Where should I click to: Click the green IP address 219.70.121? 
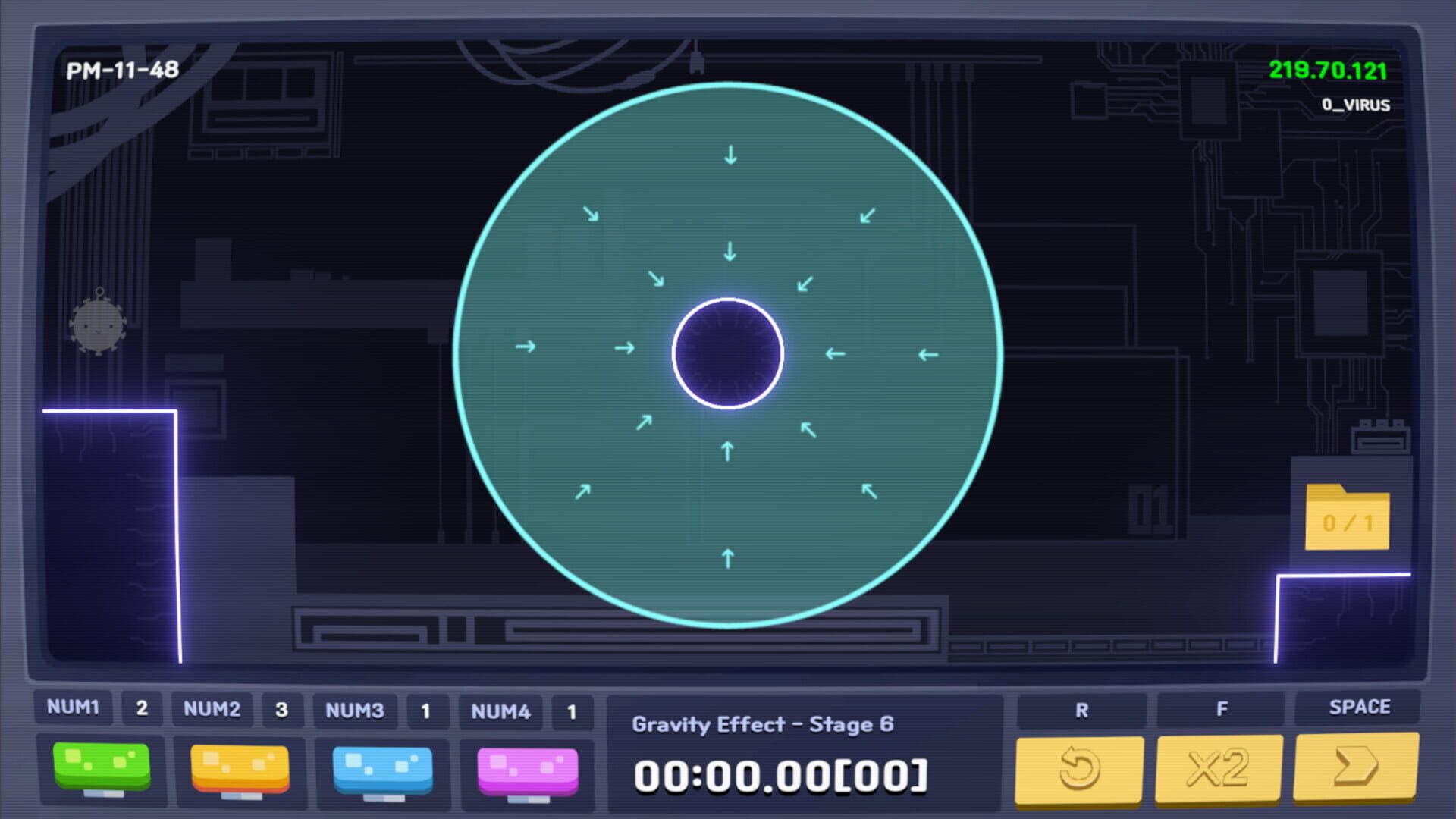pyautogui.click(x=1327, y=72)
